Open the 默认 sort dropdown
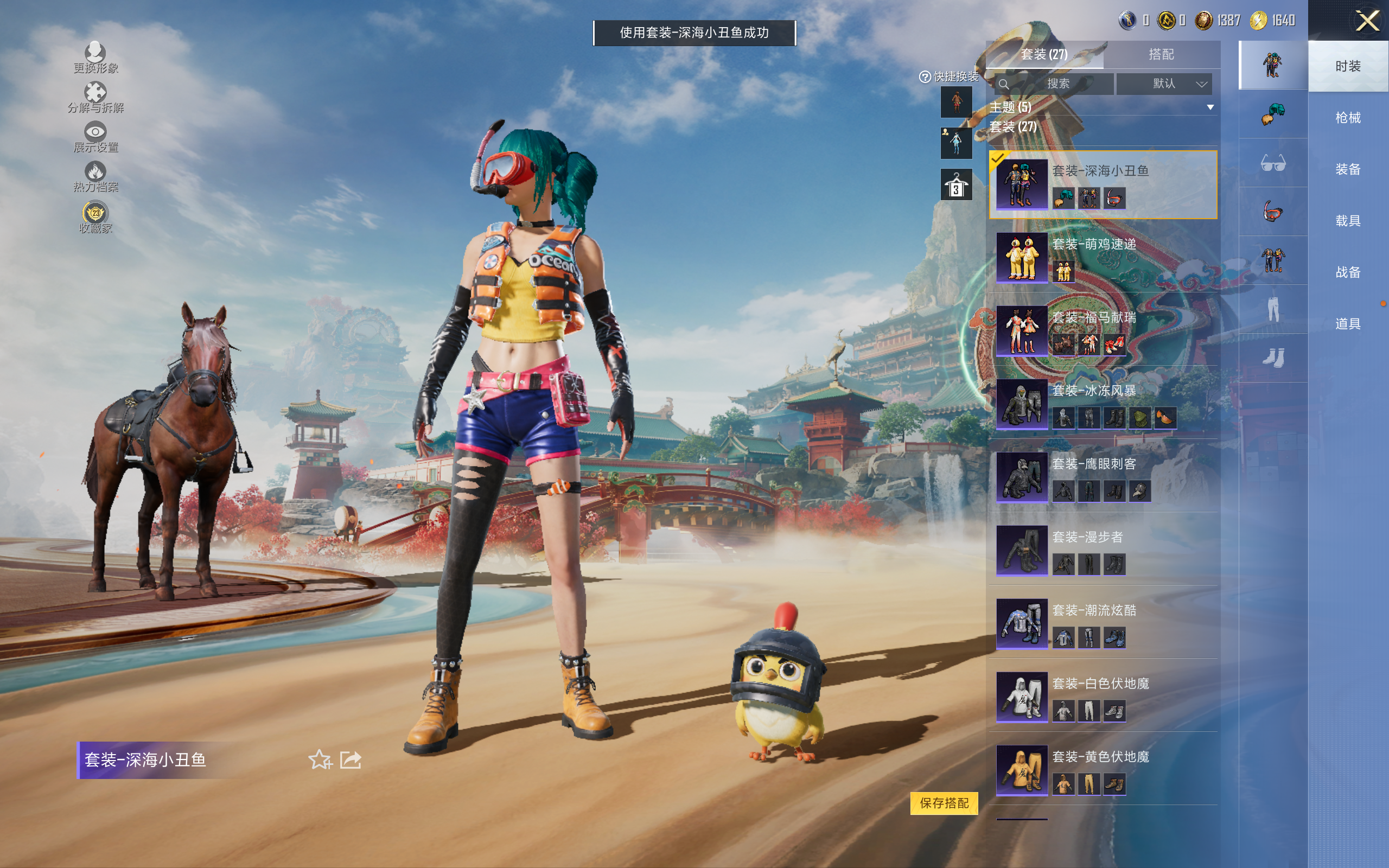The height and width of the screenshot is (868, 1389). click(1164, 84)
